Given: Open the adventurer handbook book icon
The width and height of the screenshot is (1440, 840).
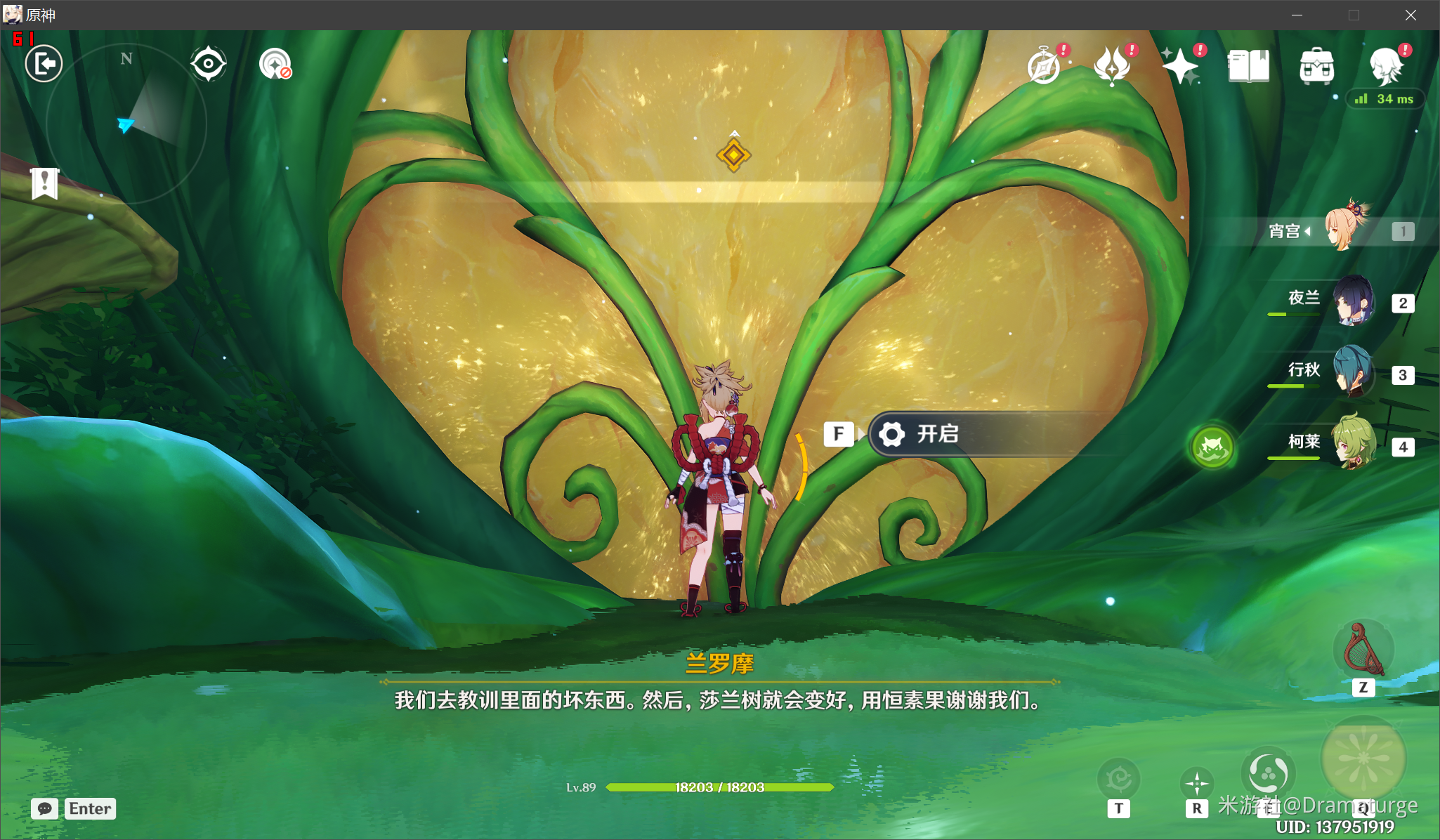Looking at the screenshot, I should [x=1248, y=67].
